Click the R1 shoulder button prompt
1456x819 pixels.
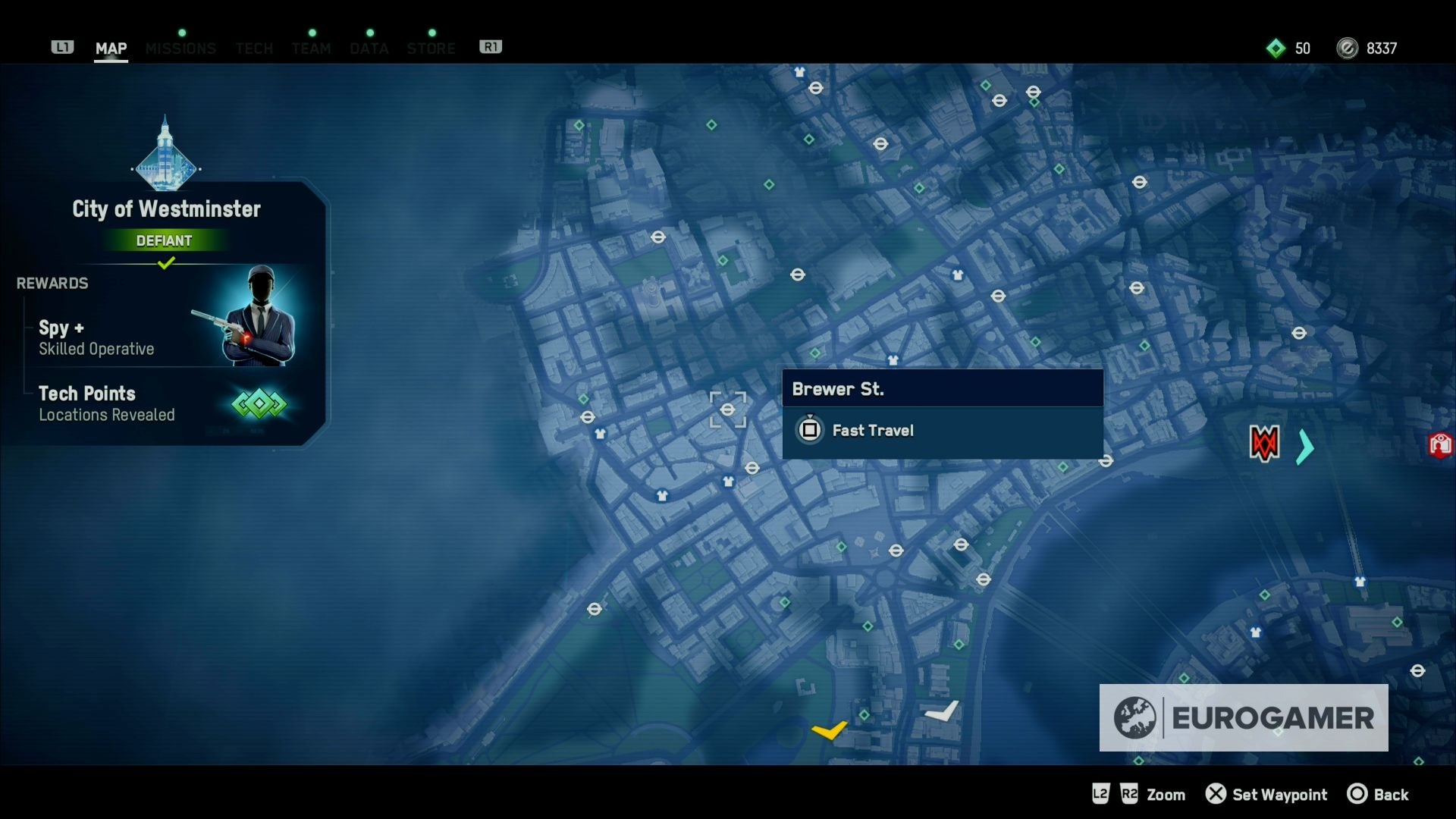[x=491, y=46]
